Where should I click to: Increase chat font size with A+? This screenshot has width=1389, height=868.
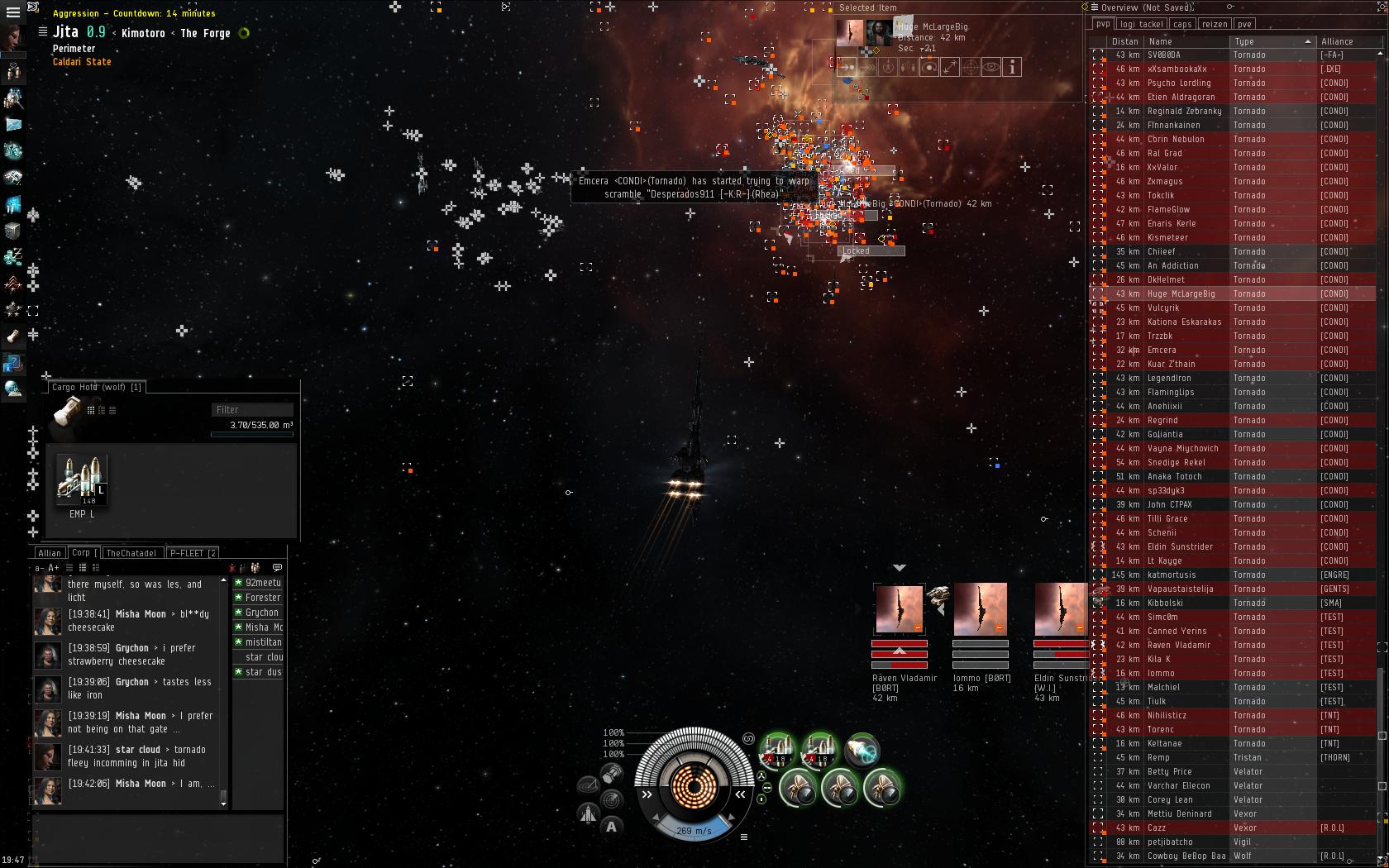point(54,568)
